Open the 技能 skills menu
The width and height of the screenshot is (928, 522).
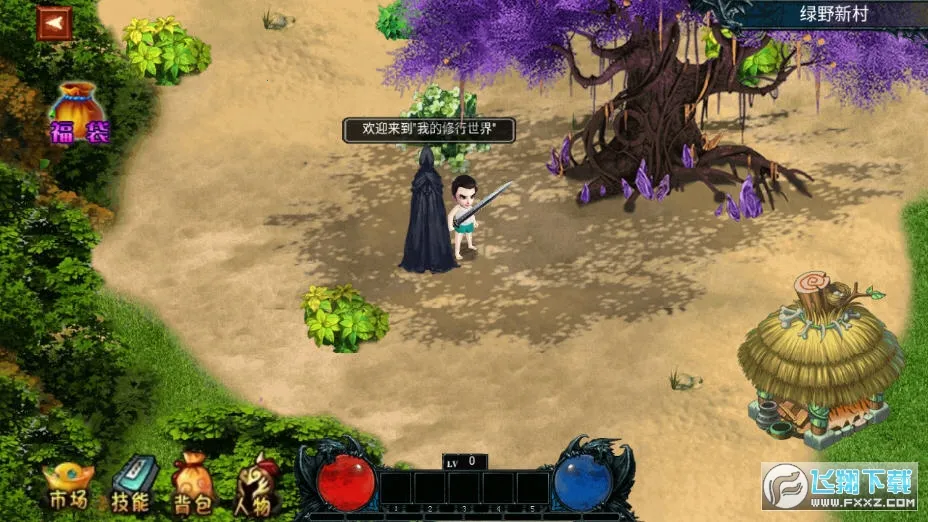point(130,484)
